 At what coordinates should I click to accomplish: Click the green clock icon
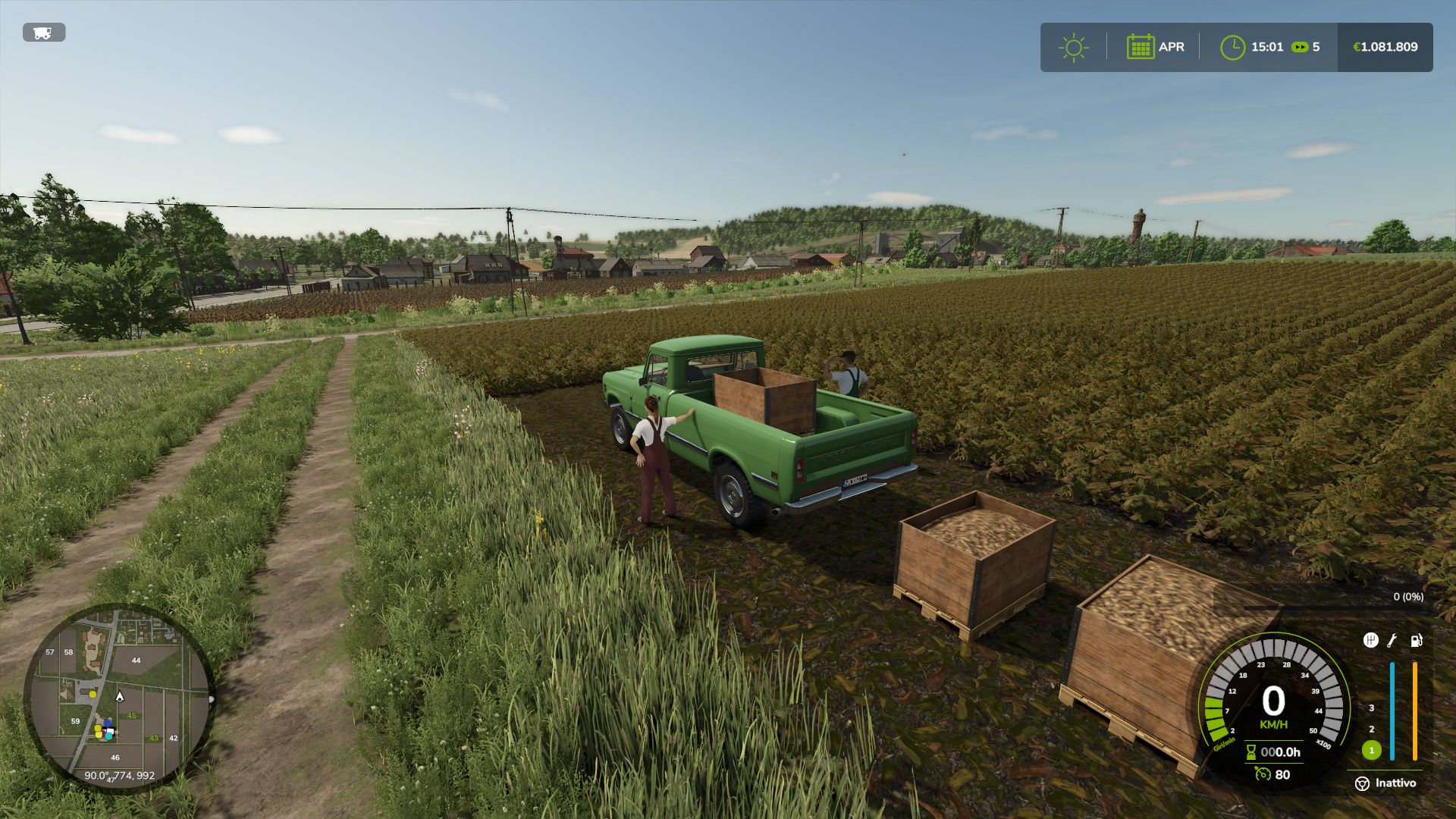tap(1233, 46)
